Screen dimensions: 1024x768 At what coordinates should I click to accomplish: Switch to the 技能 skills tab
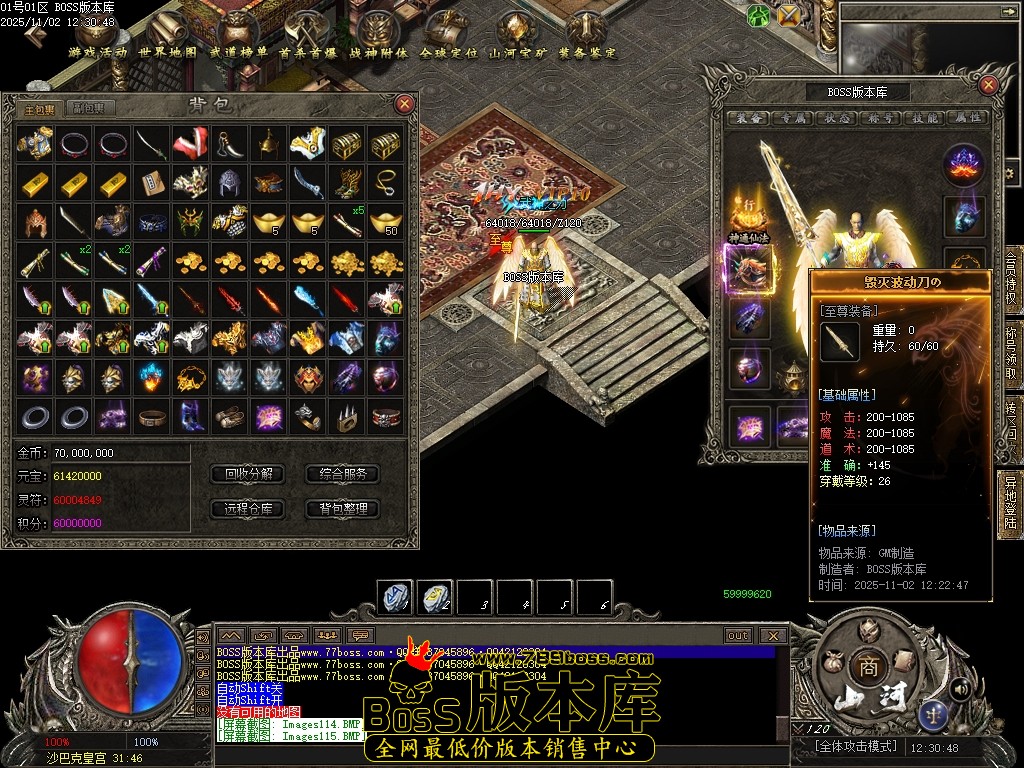coord(925,118)
